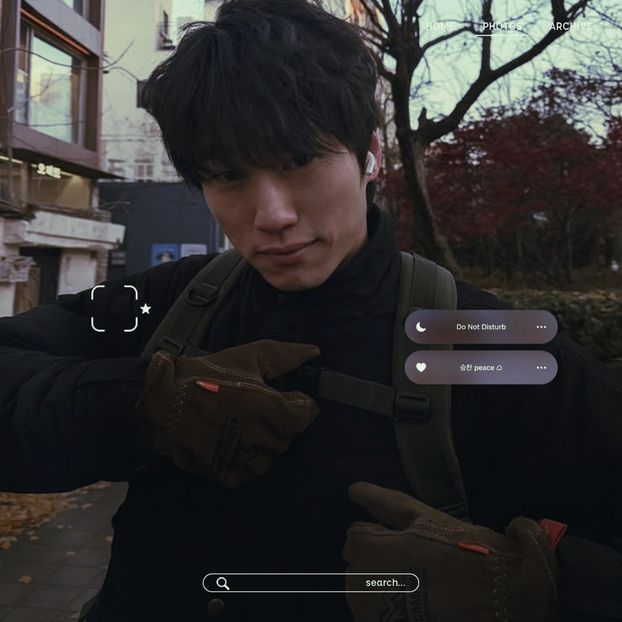
Task: Toggle the Do Not Disturb pill
Action: [x=481, y=327]
